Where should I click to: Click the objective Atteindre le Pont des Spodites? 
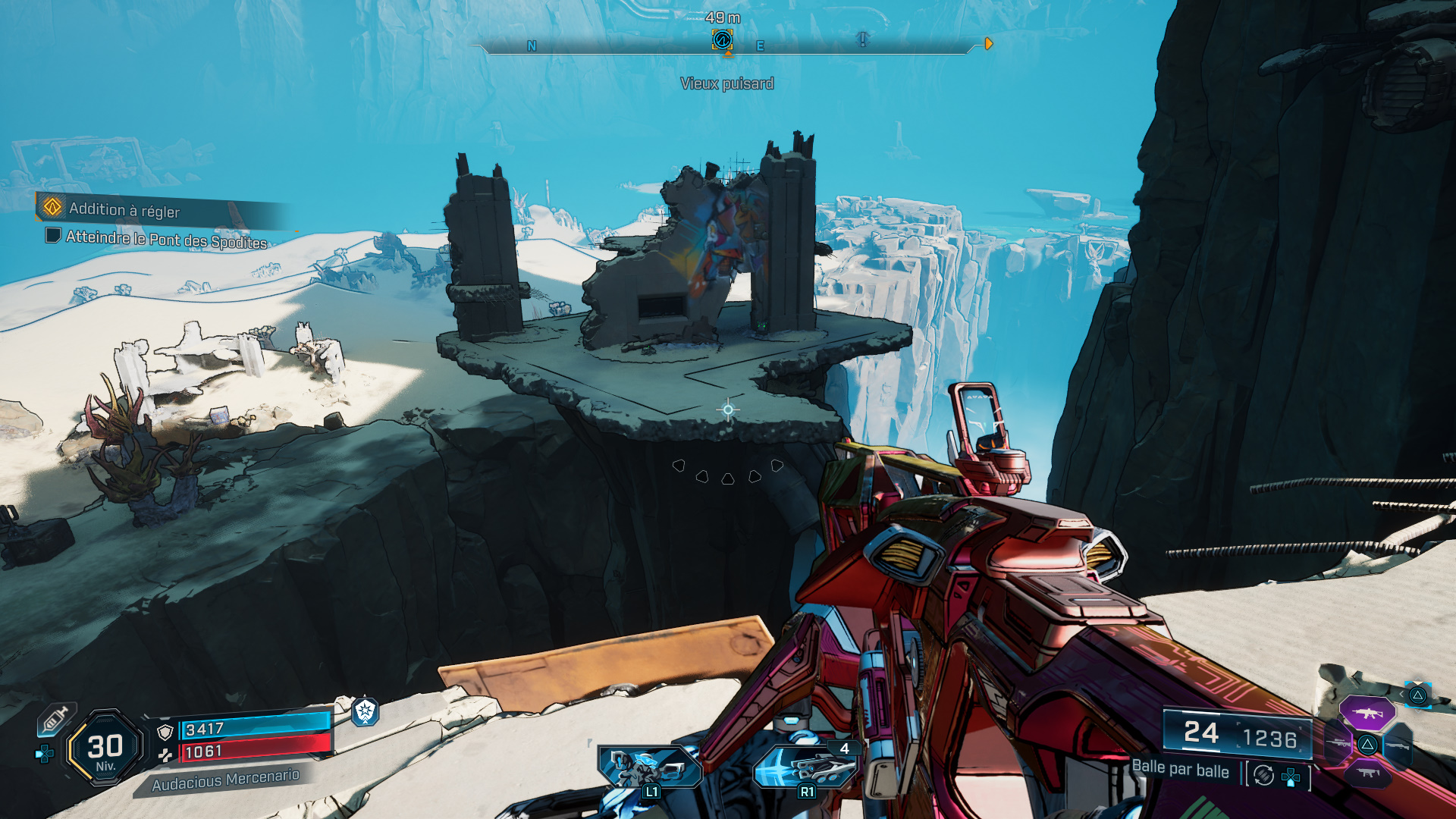tap(166, 240)
